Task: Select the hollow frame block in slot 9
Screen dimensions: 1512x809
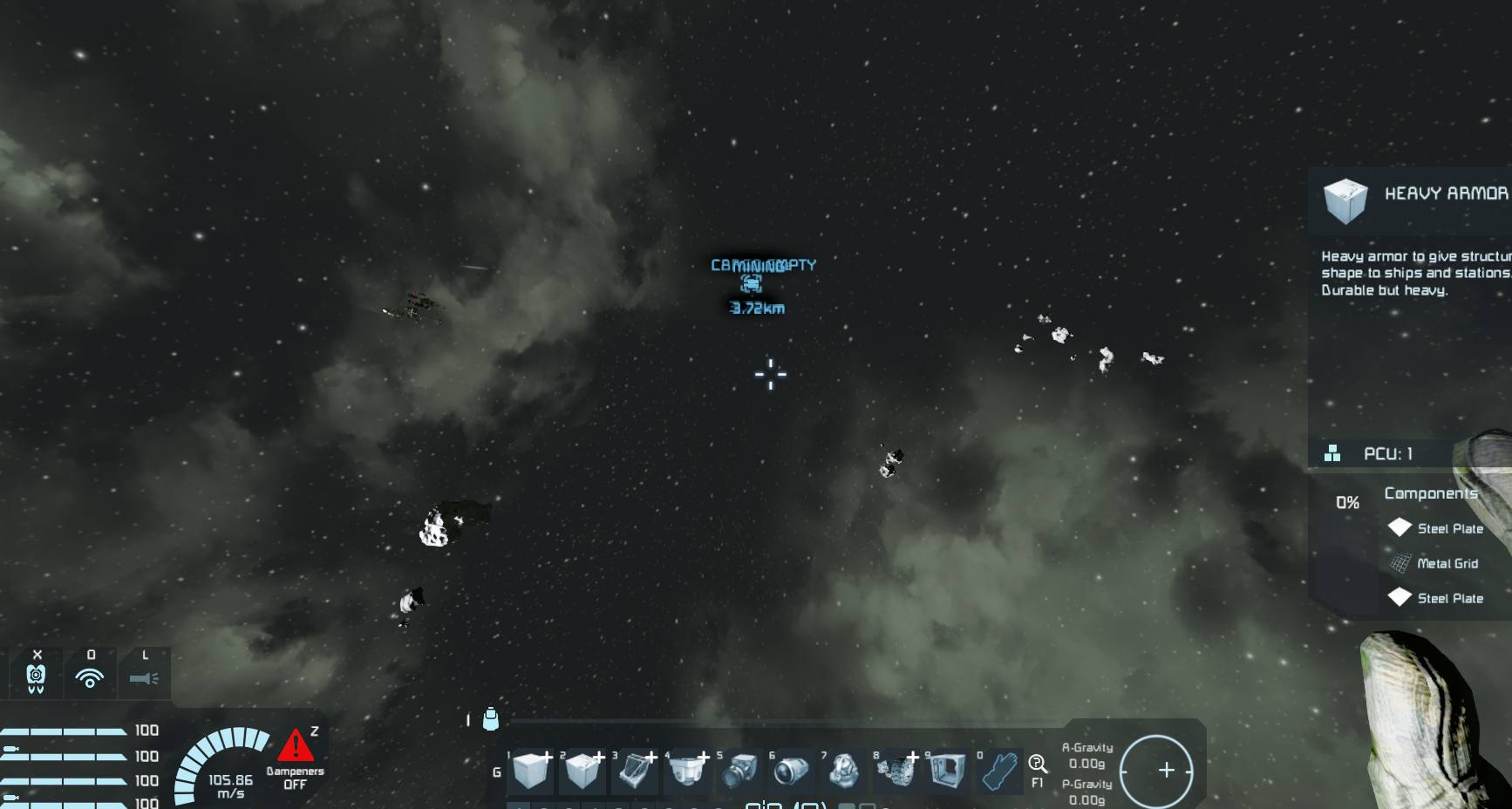Action: click(x=948, y=771)
